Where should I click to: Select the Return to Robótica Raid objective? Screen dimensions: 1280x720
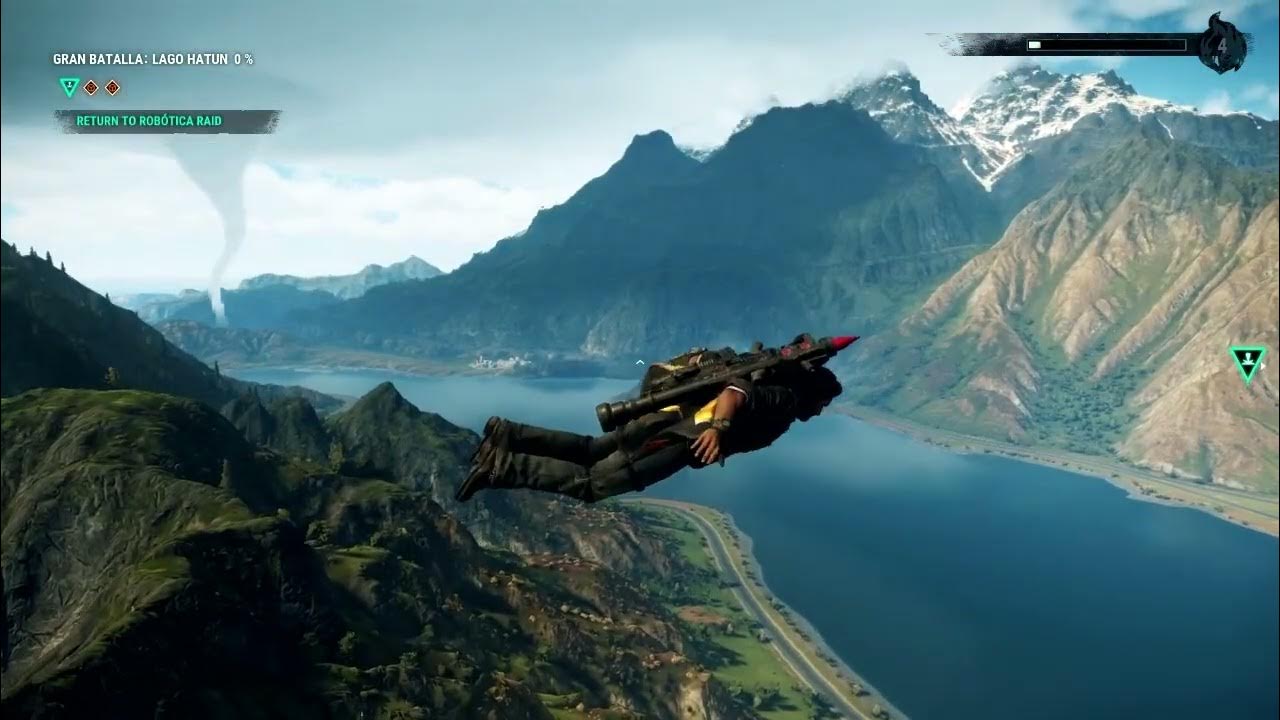click(149, 121)
